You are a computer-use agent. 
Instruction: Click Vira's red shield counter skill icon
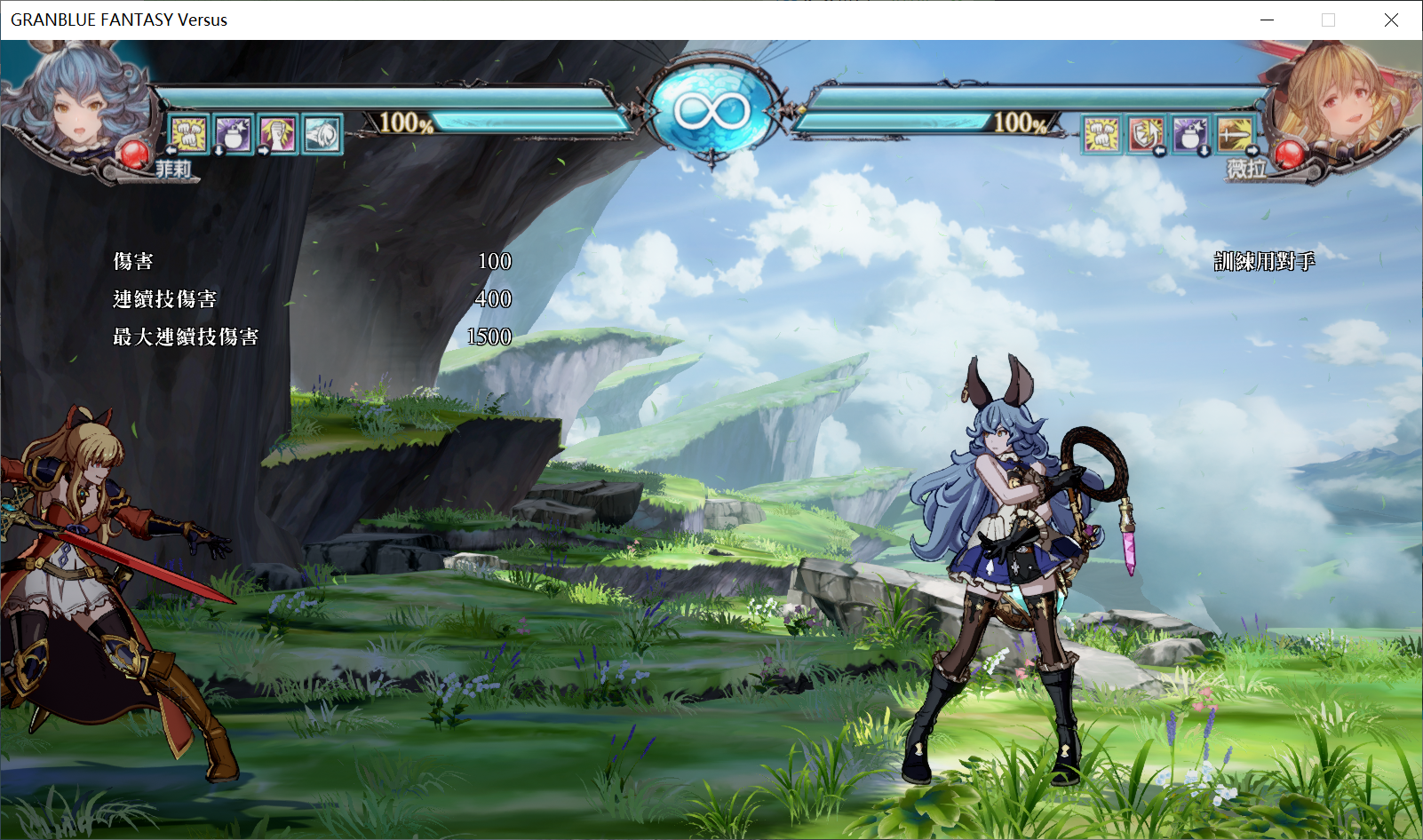(1145, 135)
